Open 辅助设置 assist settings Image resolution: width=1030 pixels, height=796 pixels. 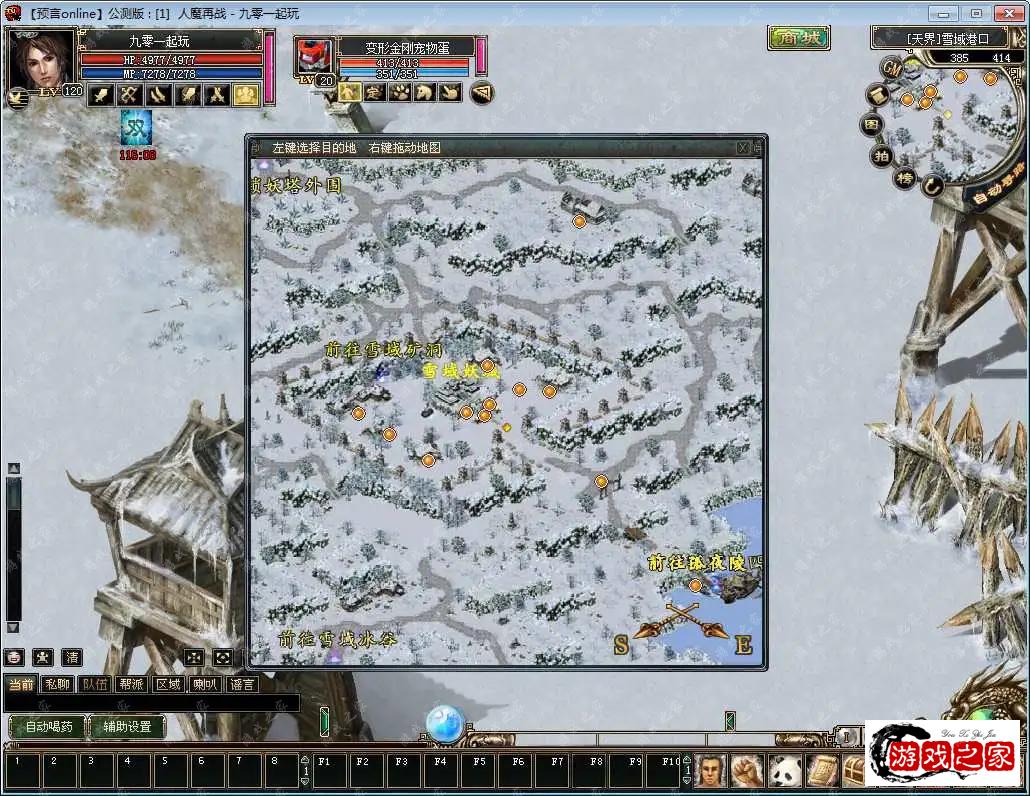tap(127, 727)
